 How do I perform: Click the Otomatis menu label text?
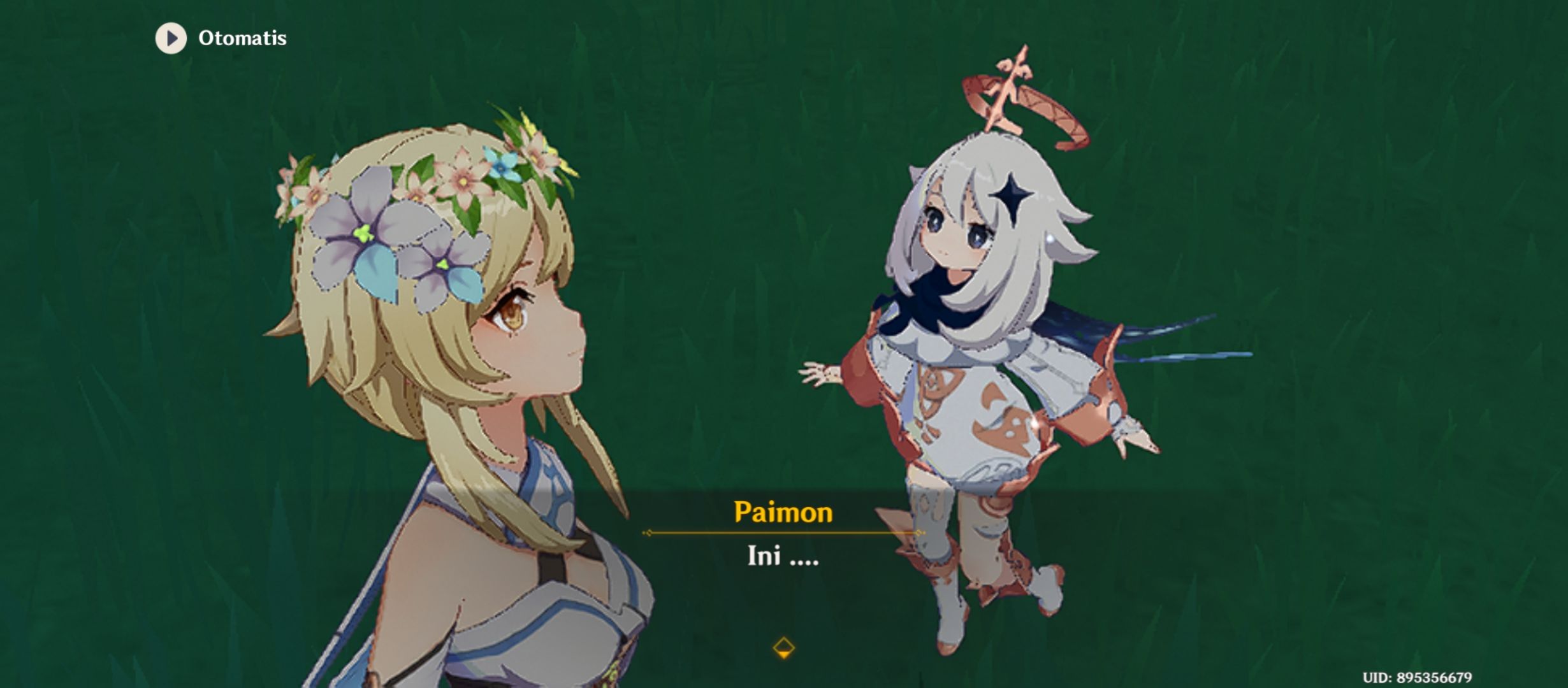pyautogui.click(x=241, y=37)
